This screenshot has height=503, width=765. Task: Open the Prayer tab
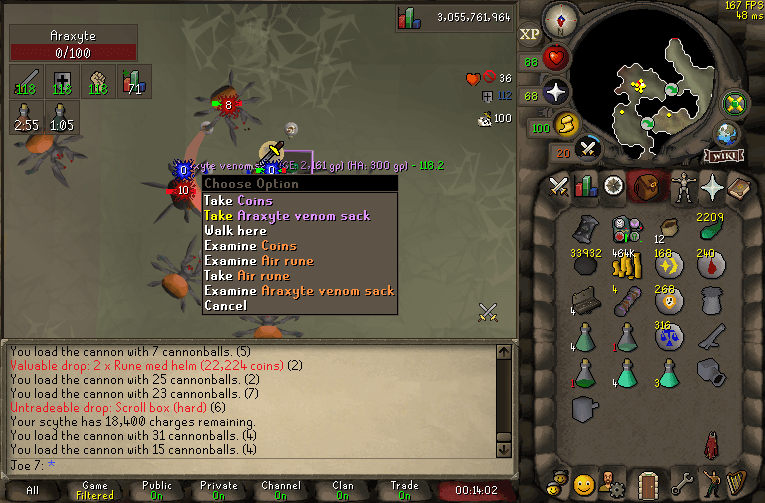pyautogui.click(x=714, y=186)
